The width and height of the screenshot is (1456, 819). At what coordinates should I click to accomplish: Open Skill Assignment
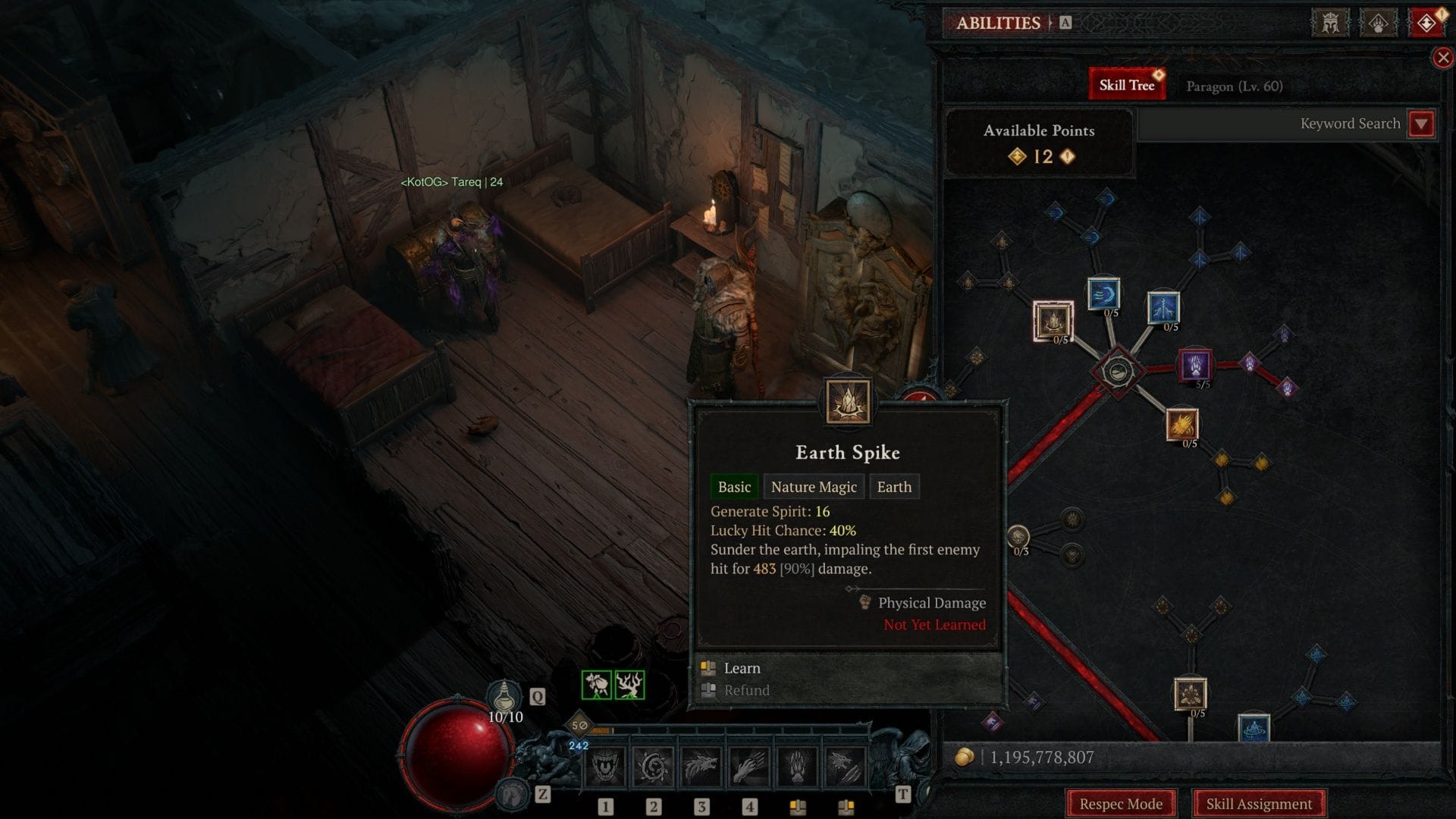pos(1259,803)
